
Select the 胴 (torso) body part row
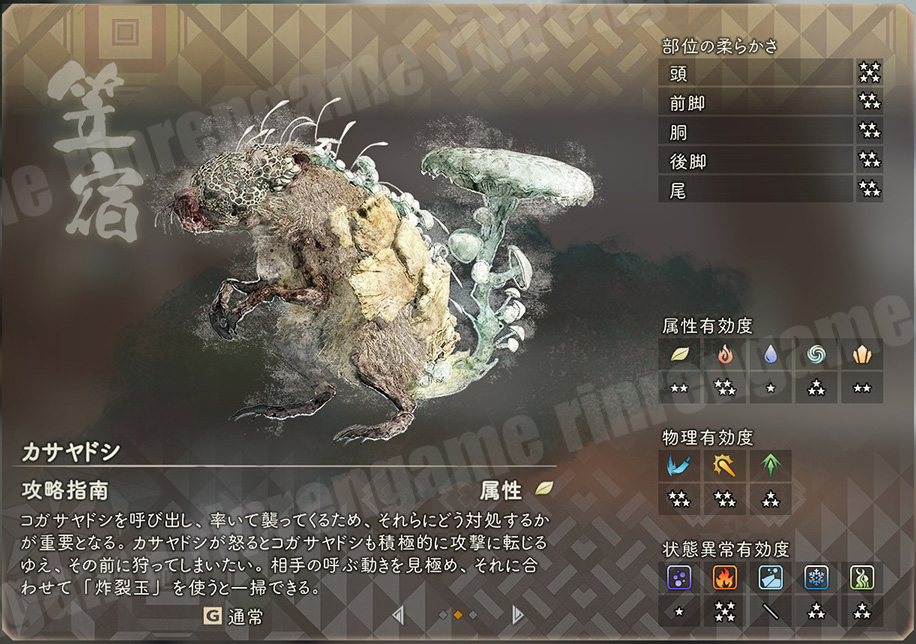pos(756,130)
